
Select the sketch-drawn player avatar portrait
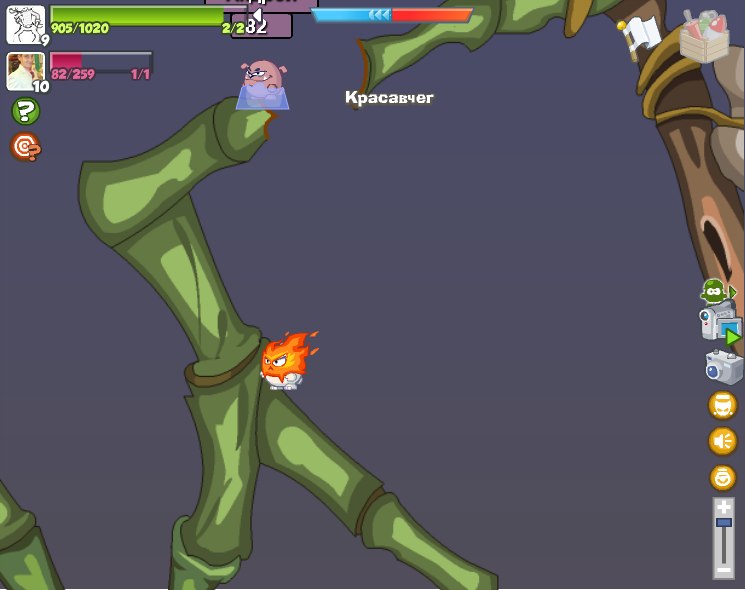[x=25, y=24]
